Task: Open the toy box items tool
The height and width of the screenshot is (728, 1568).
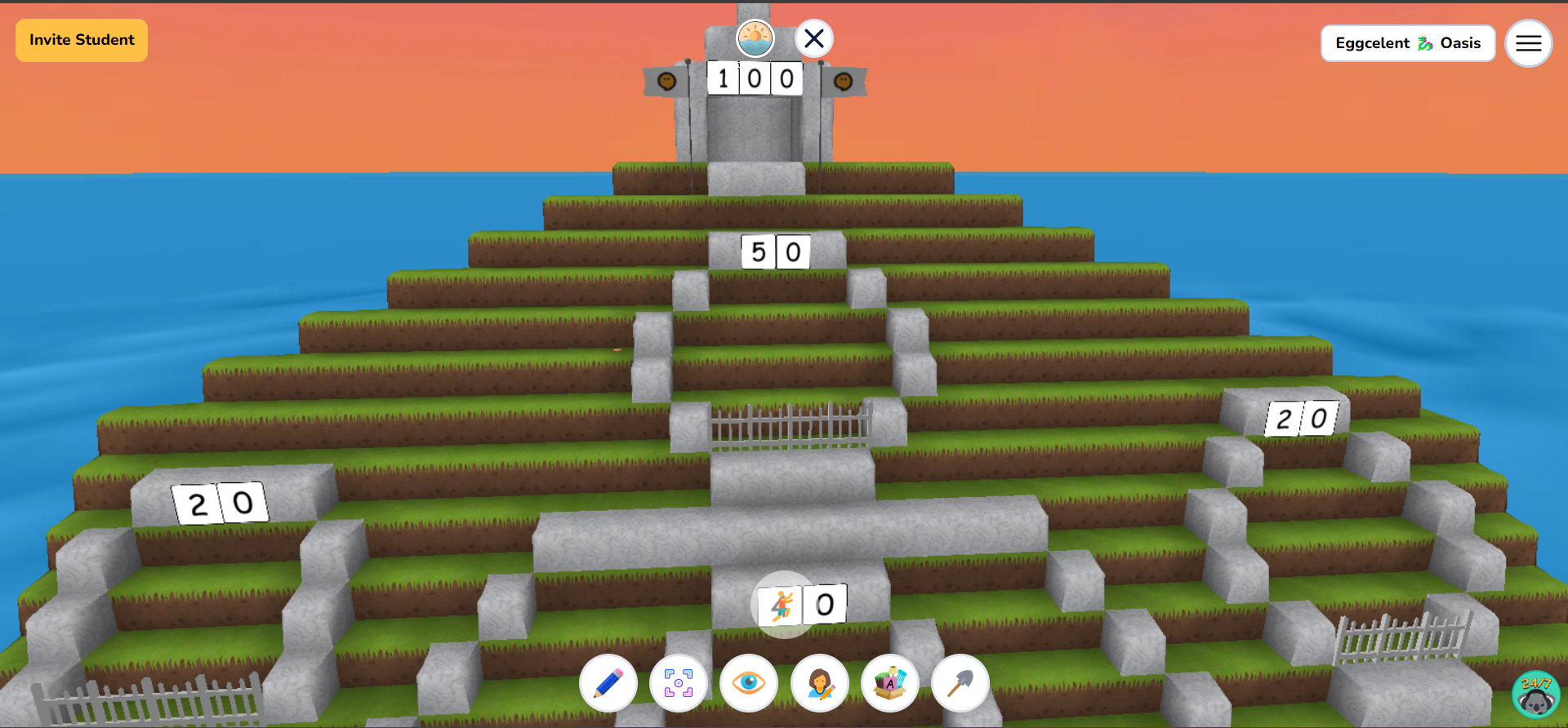Action: coord(890,684)
